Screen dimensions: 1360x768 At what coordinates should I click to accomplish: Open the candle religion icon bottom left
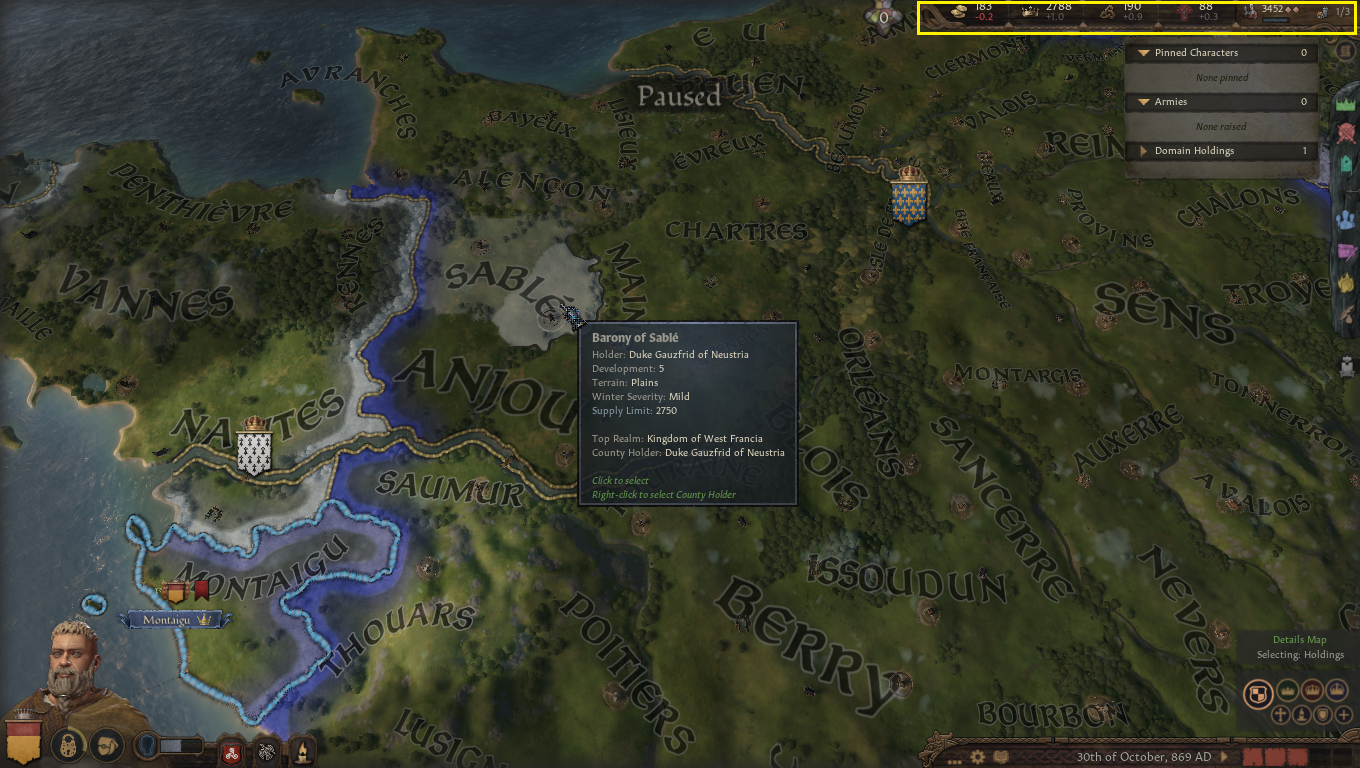[301, 751]
